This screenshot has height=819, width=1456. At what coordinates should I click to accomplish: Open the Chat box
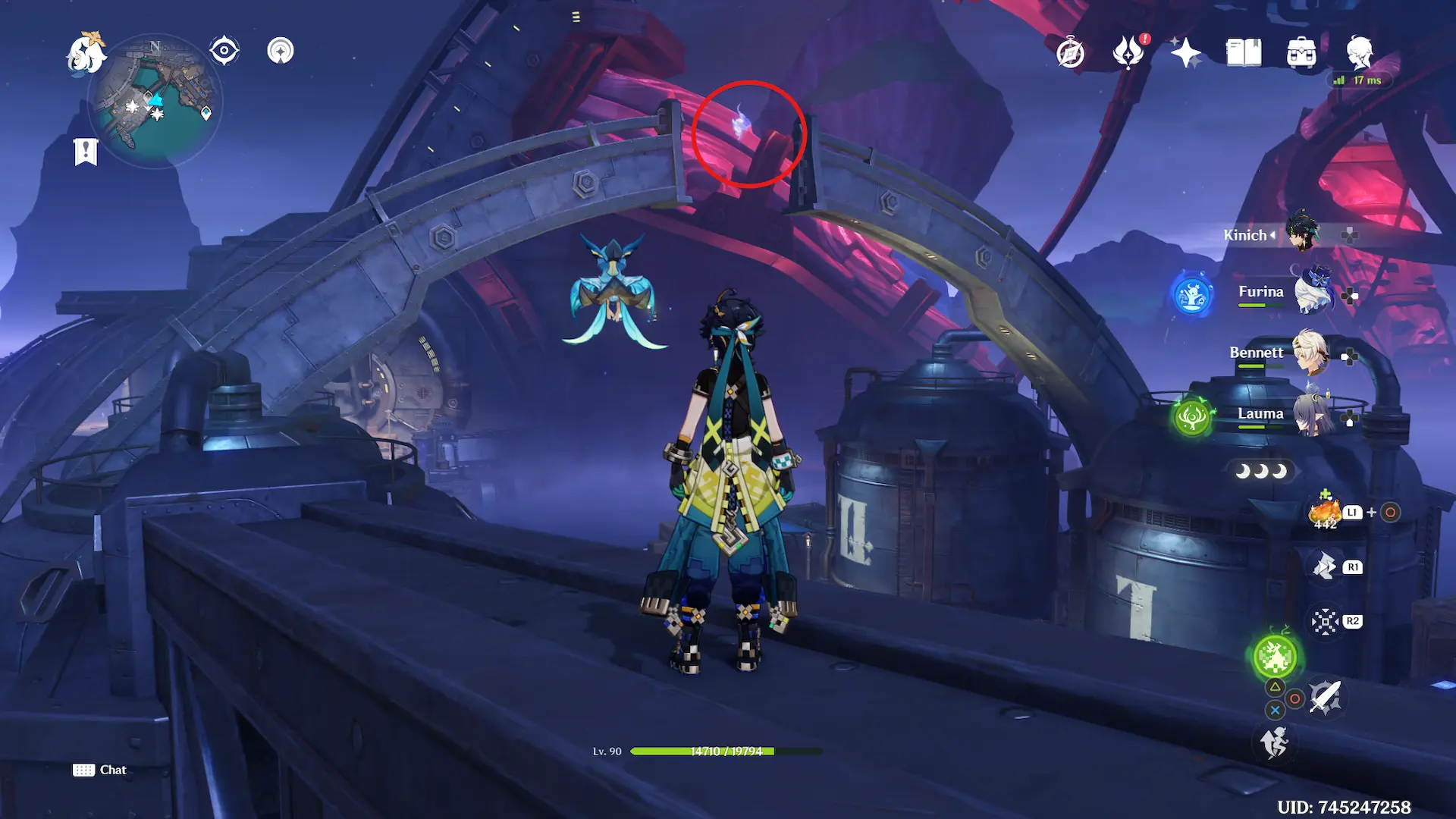pos(100,770)
